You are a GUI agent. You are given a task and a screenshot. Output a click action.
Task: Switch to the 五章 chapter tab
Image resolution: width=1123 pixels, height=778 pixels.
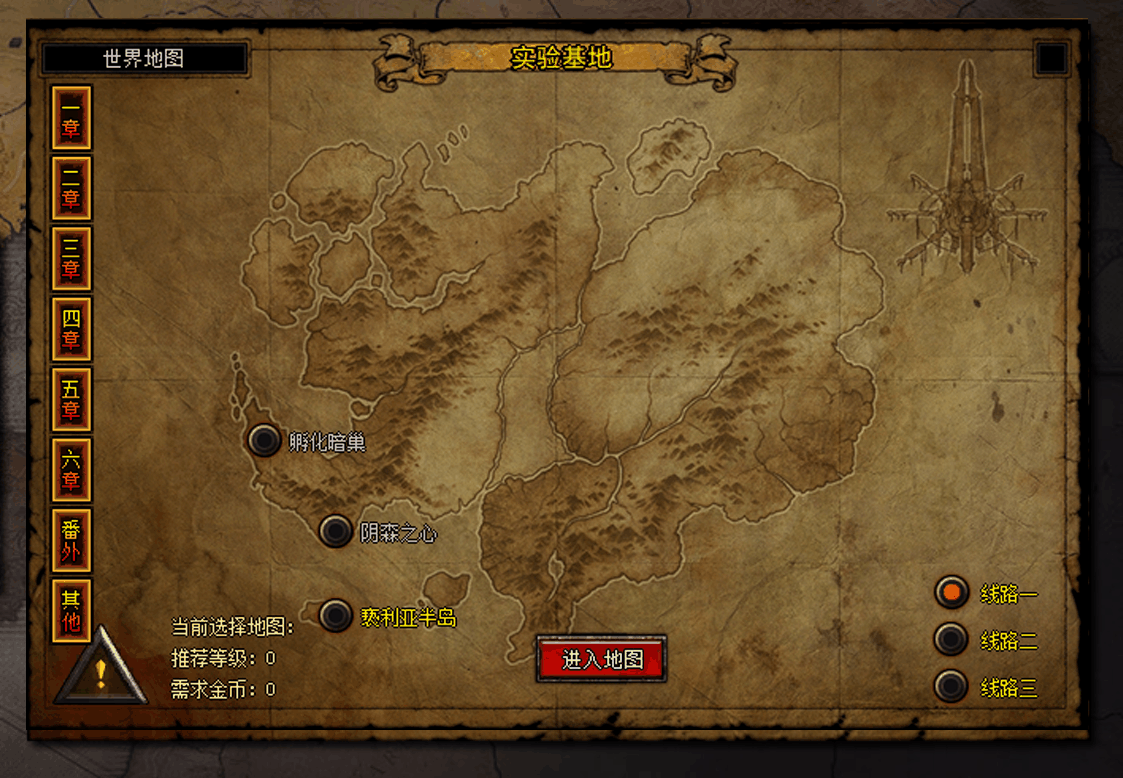71,399
